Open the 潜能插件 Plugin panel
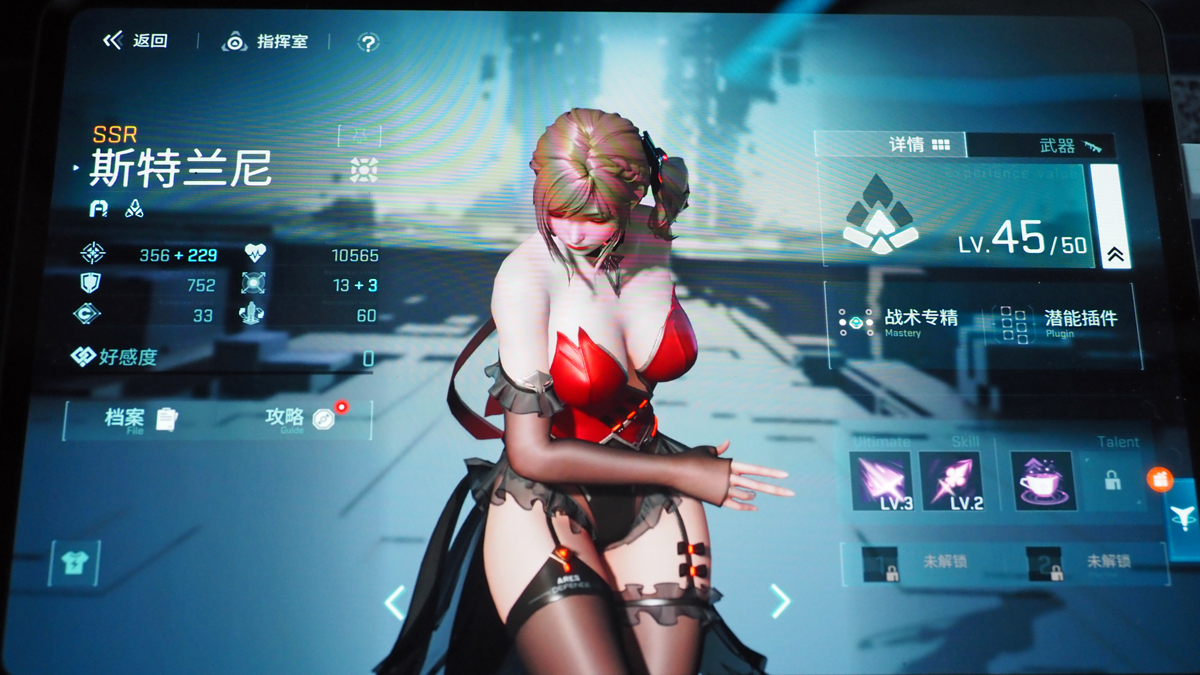The height and width of the screenshot is (675, 1200). point(1060,321)
